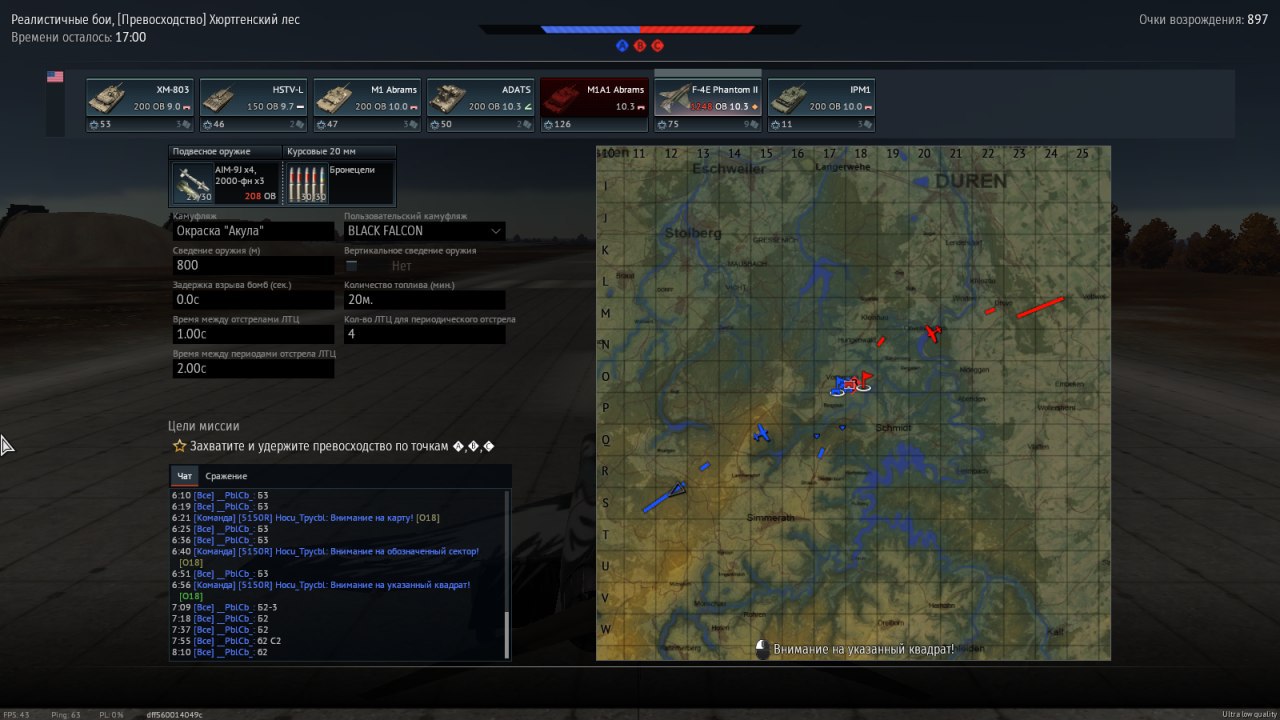
Task: Pick the M1 Abrams vehicle card
Action: (367, 105)
